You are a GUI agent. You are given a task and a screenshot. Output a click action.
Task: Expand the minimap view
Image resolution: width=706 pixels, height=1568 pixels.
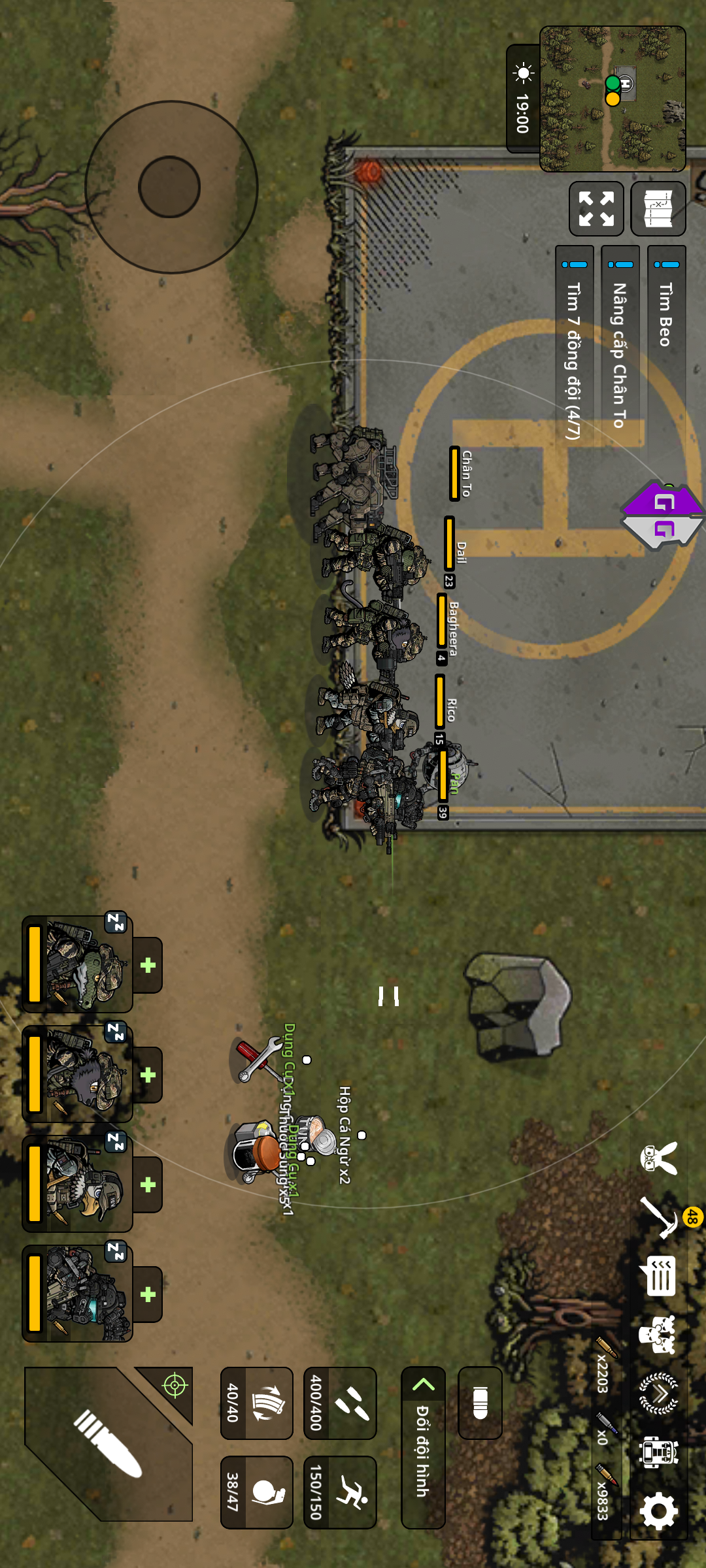pos(613,98)
